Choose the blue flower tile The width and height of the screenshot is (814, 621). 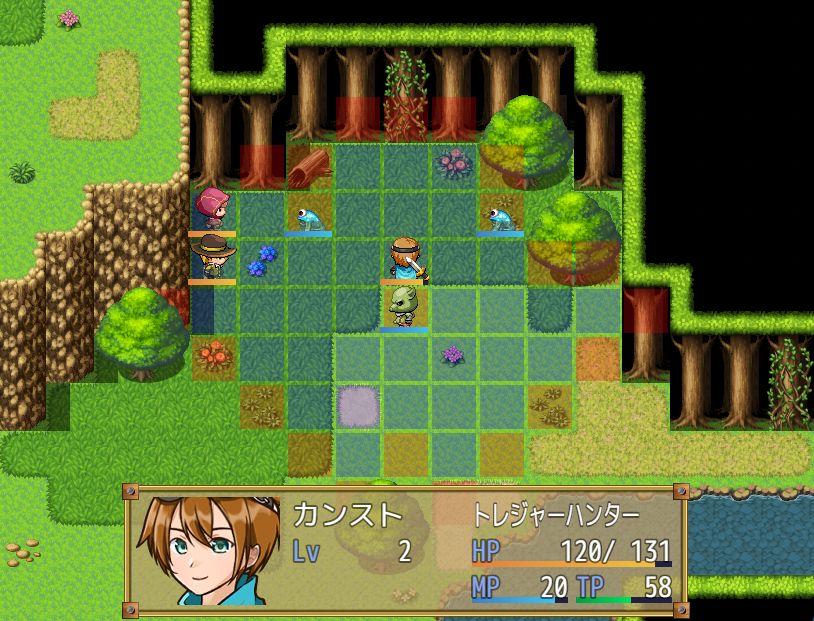(262, 260)
